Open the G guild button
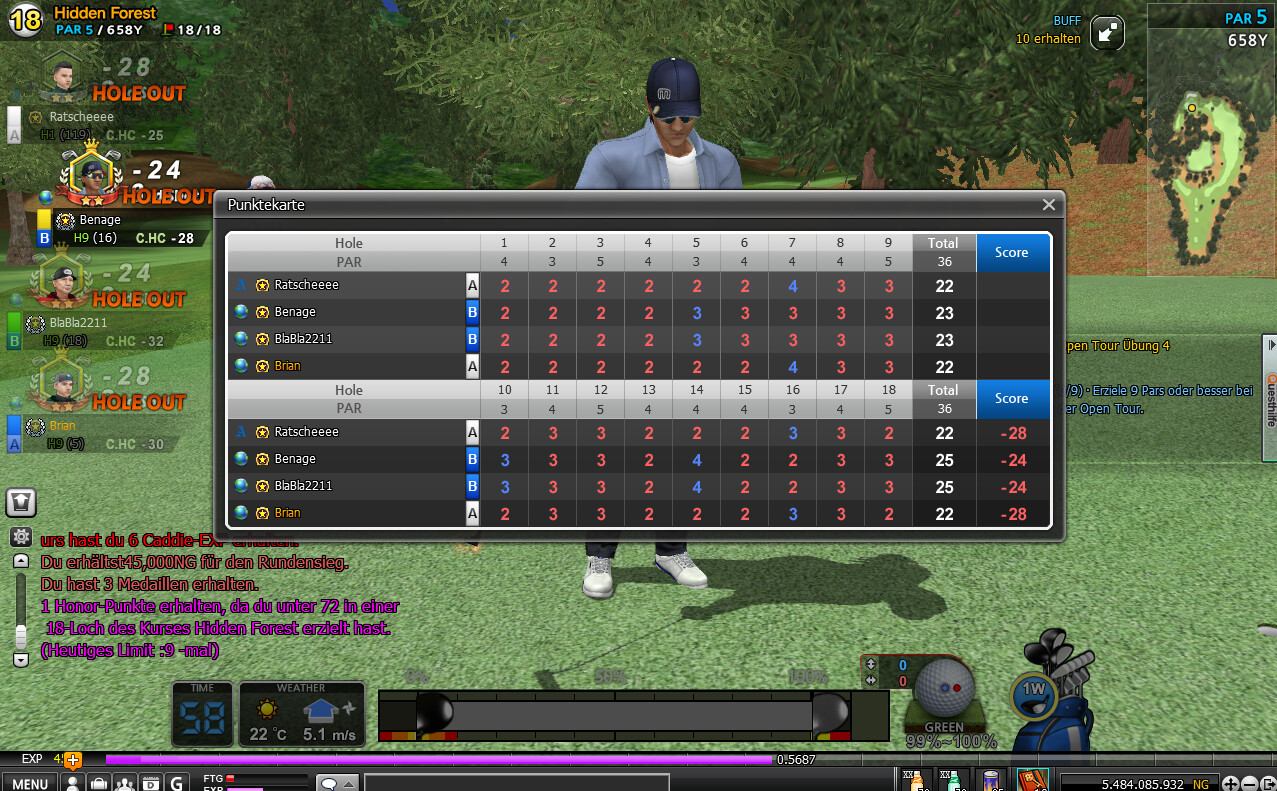The image size is (1277, 791). pyautogui.click(x=177, y=783)
